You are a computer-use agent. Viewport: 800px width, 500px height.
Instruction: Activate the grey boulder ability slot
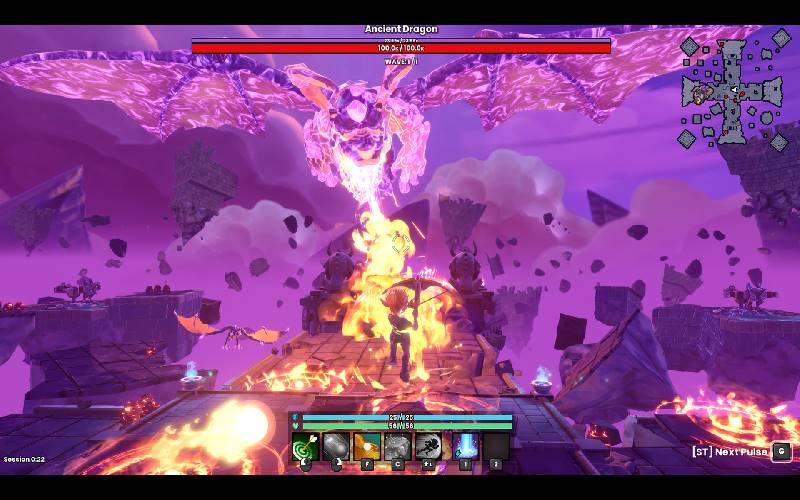336,446
